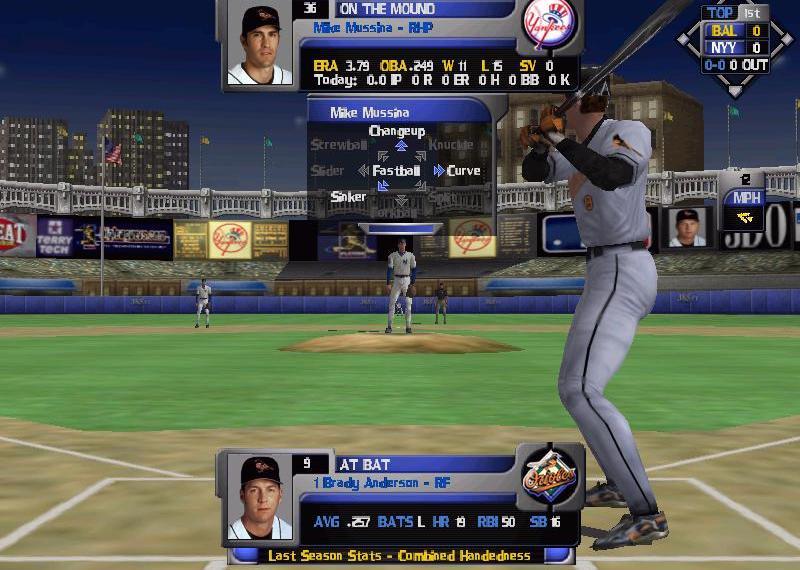
Task: Click the greyed-out Screwball pitch
Action: point(338,145)
